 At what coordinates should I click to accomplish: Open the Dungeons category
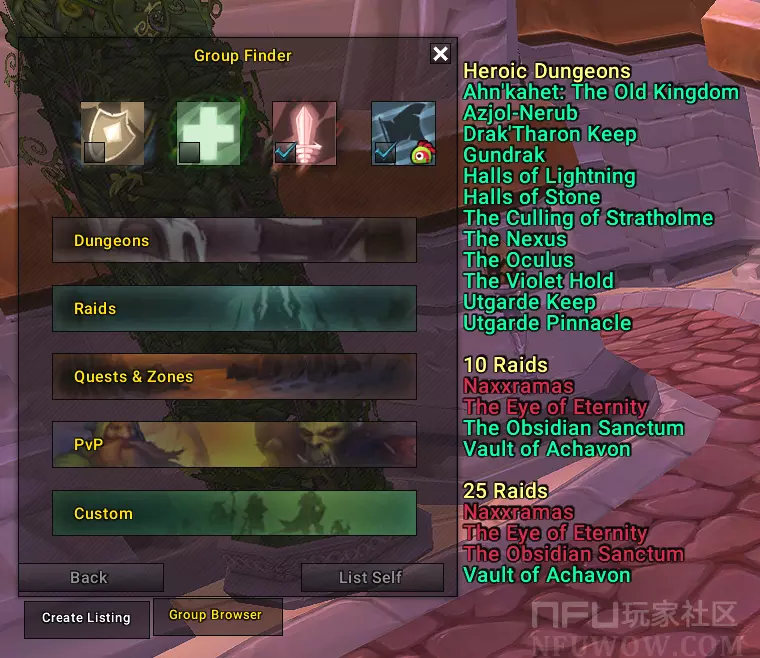point(234,241)
